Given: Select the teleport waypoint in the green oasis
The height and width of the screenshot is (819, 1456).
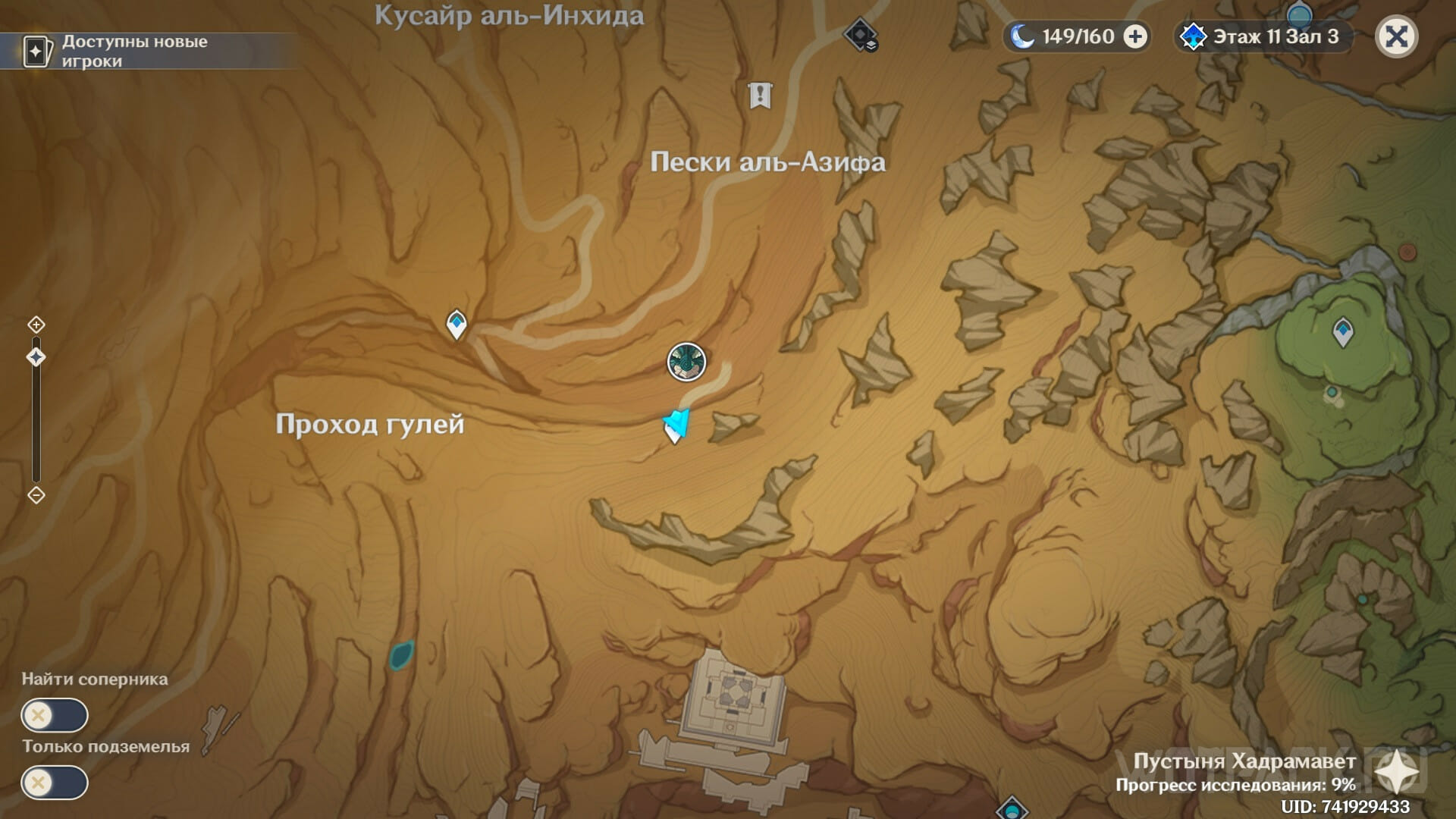Looking at the screenshot, I should click(x=1342, y=331).
